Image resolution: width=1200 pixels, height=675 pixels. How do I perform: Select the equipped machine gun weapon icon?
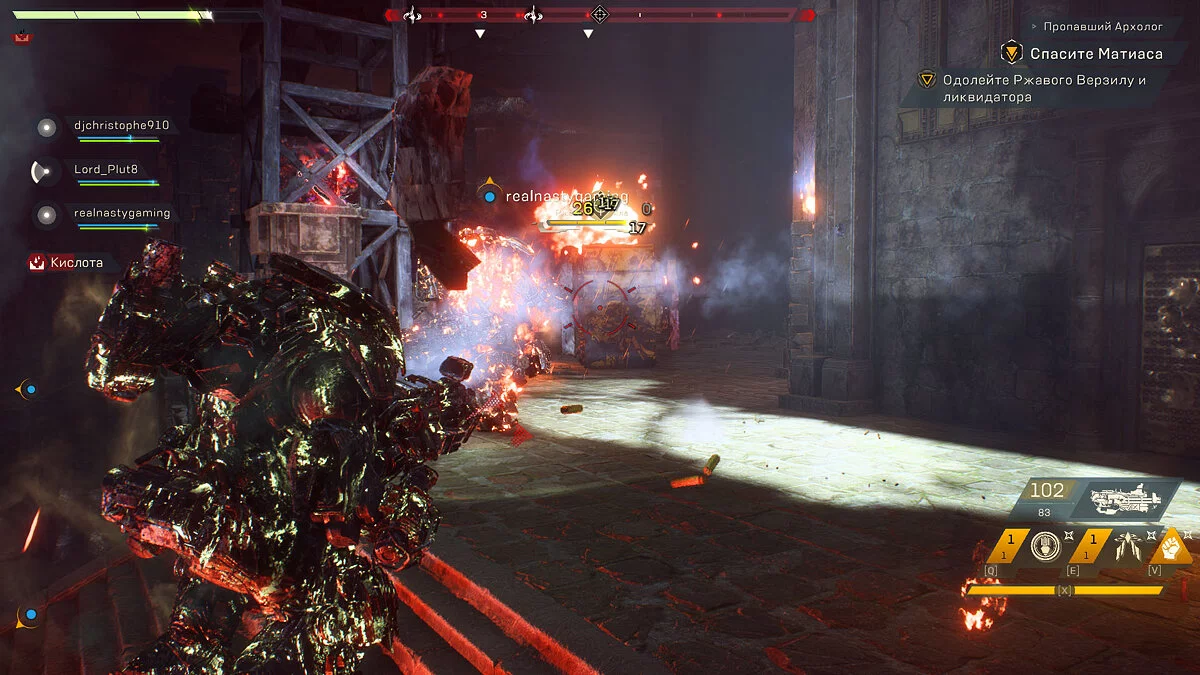click(x=1128, y=497)
